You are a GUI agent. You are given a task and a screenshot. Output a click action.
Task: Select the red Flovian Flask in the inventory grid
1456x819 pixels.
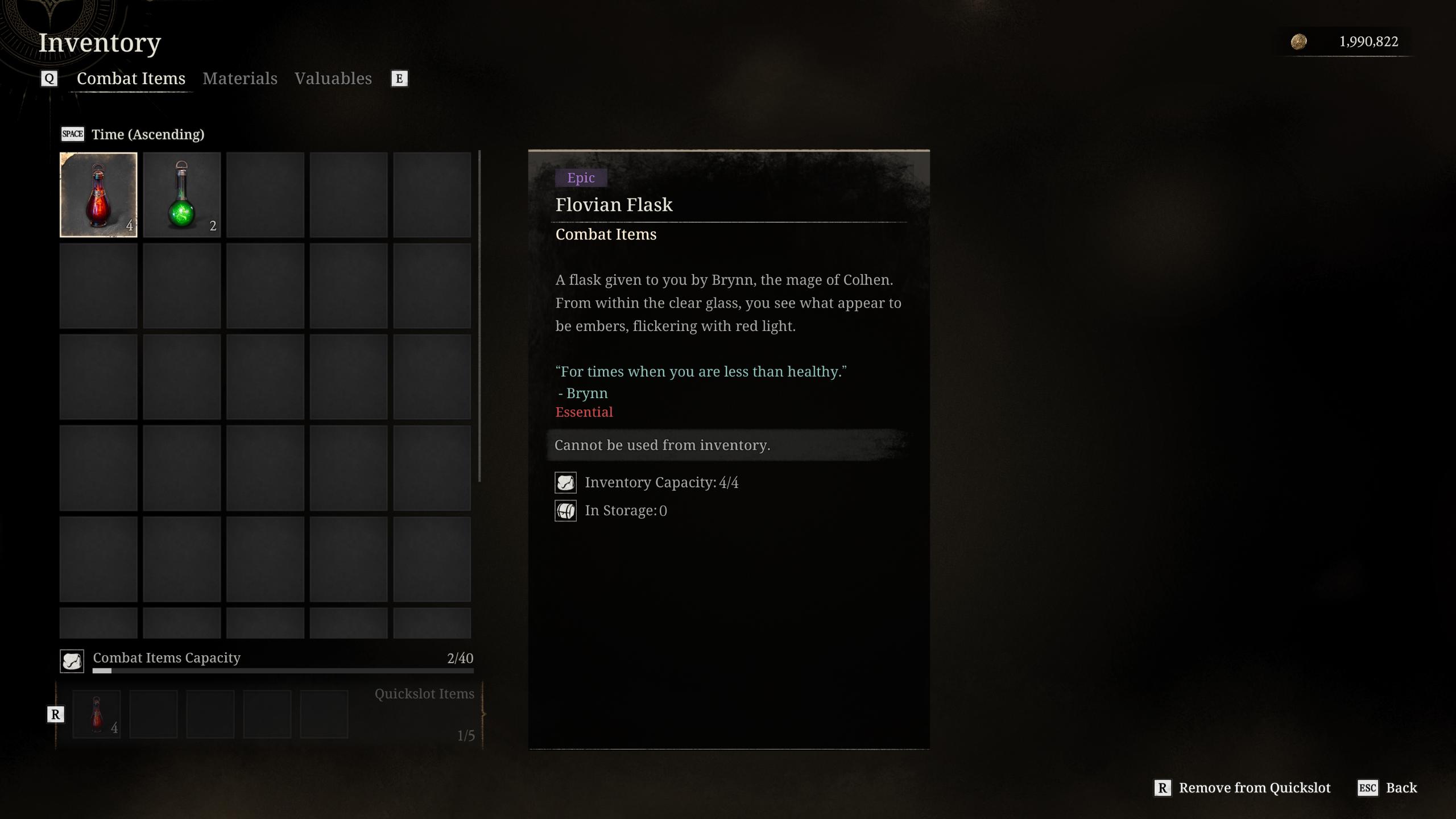click(x=98, y=195)
